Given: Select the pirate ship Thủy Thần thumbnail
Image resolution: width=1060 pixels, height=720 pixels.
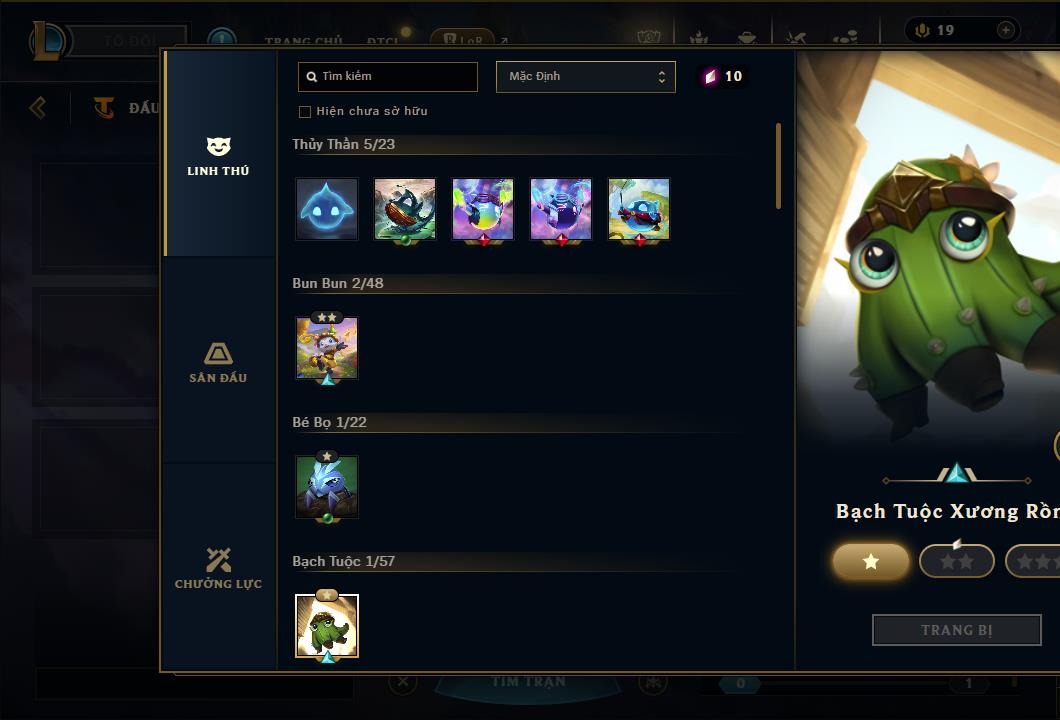Looking at the screenshot, I should 405,209.
